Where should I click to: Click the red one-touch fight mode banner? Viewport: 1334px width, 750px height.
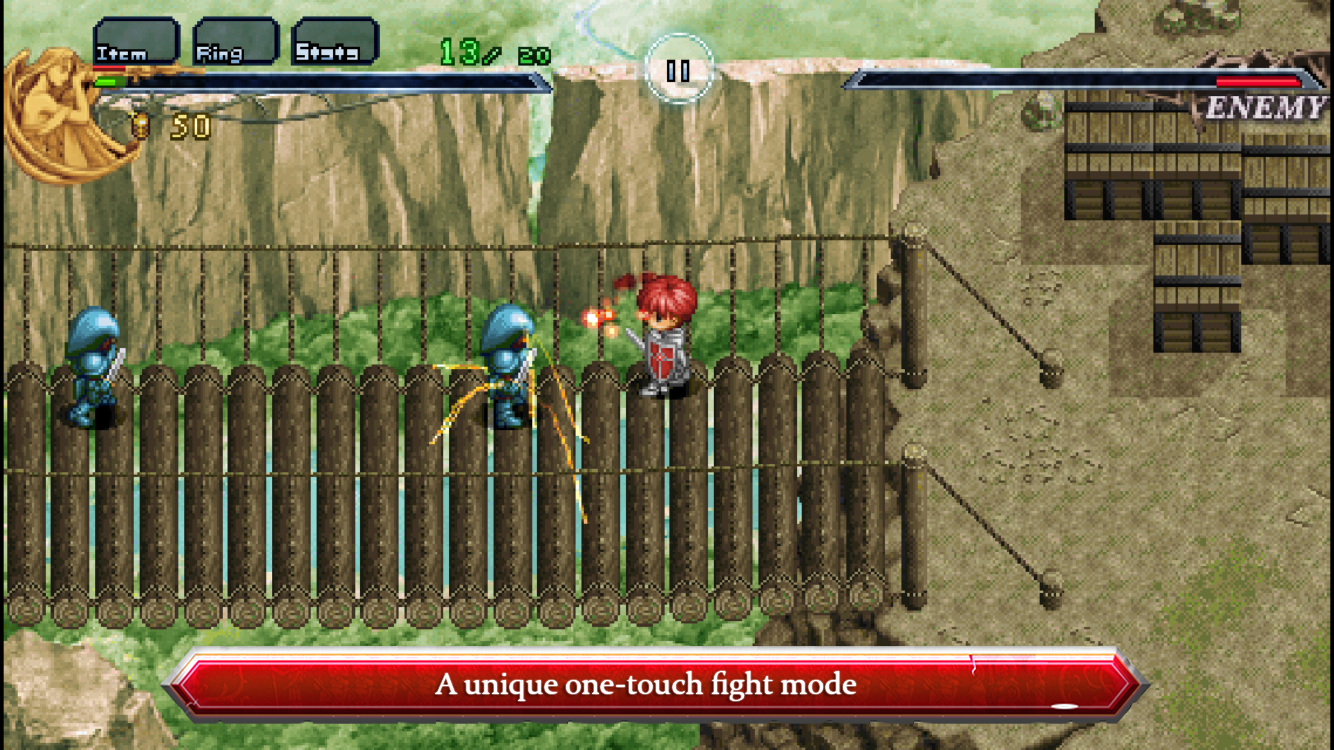point(667,684)
